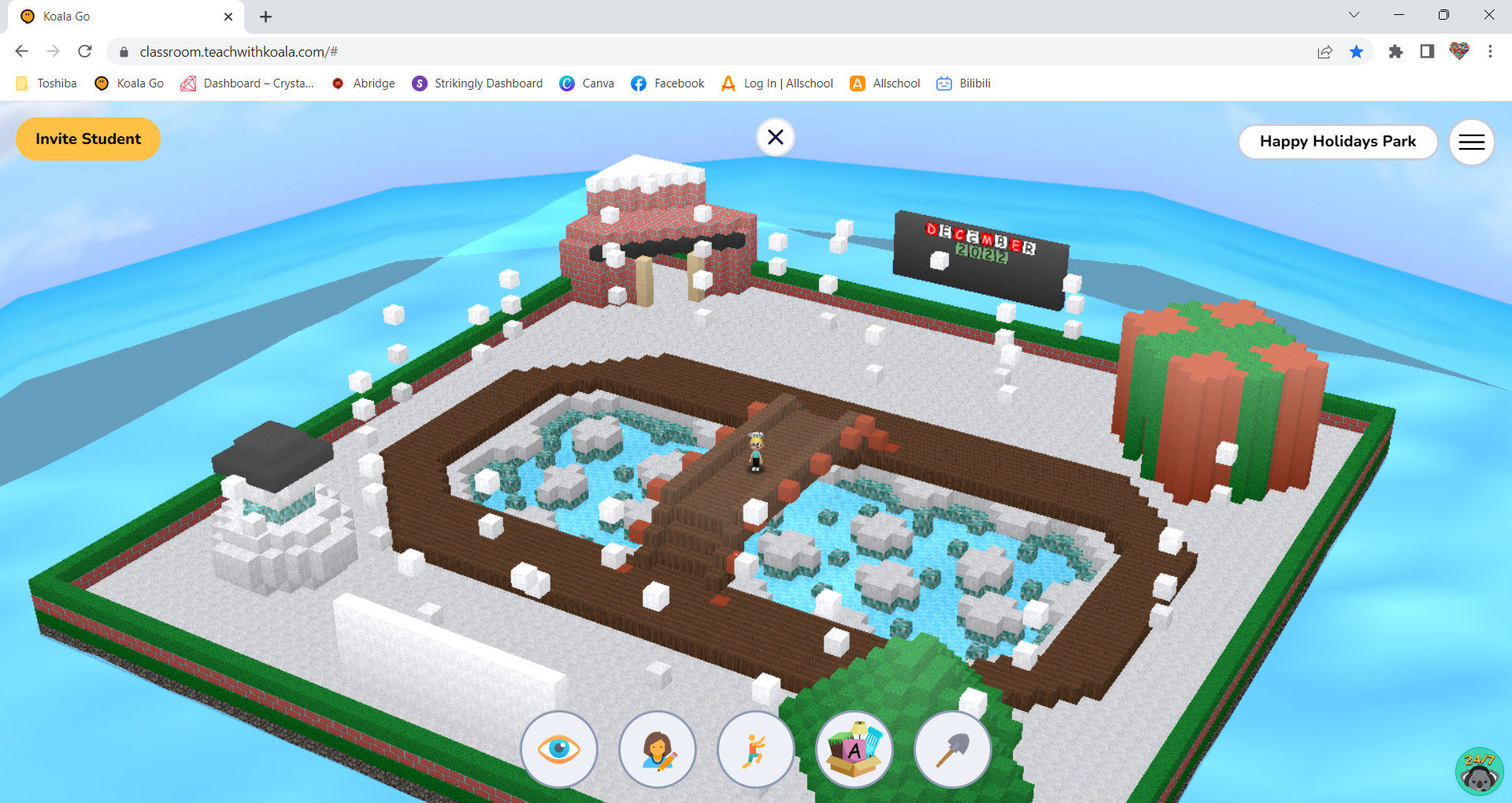
Task: Toggle the bookmark star for this page
Action: point(1357,51)
